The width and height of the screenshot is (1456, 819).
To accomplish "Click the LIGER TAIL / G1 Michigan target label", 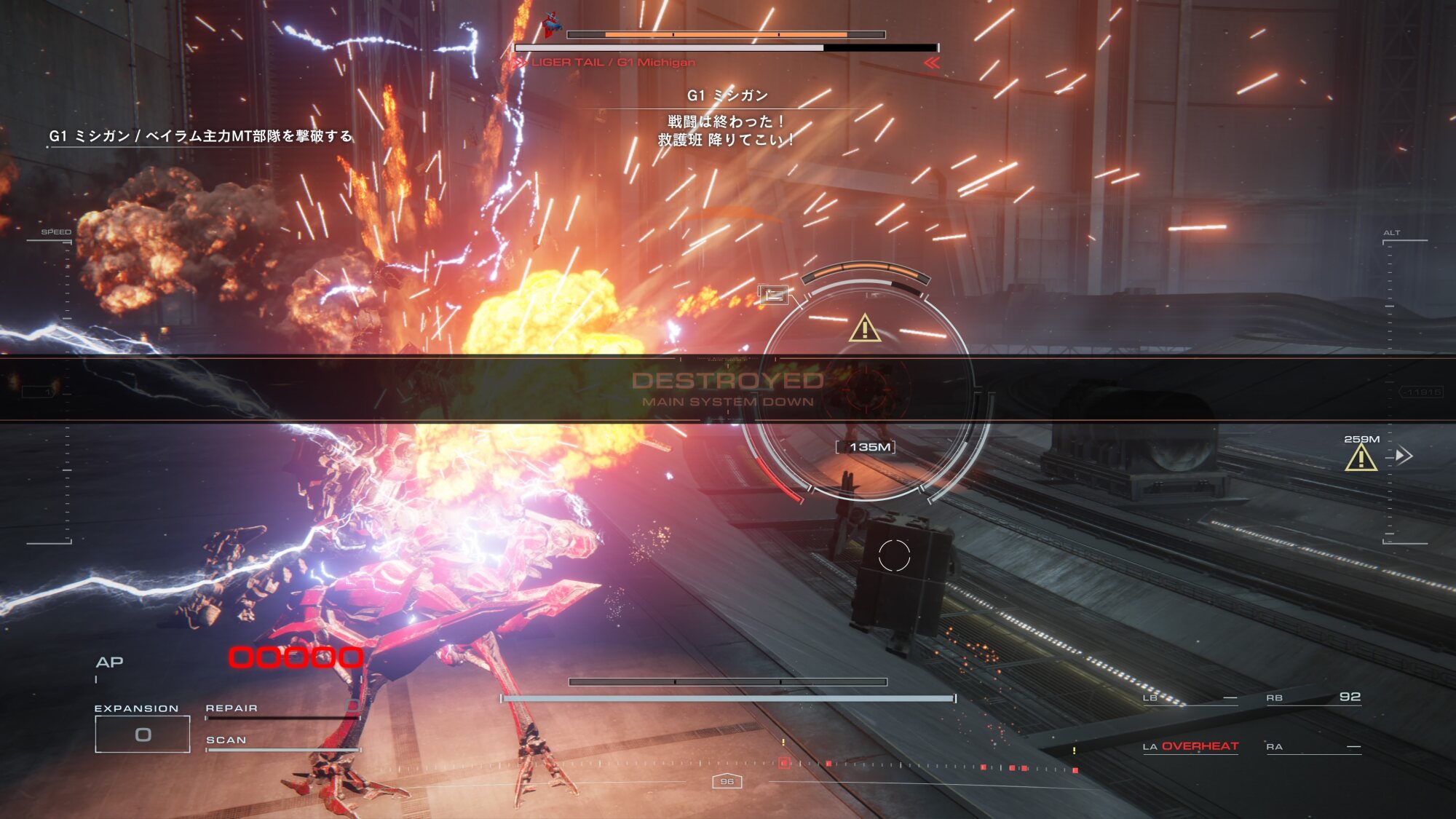I will point(613,63).
